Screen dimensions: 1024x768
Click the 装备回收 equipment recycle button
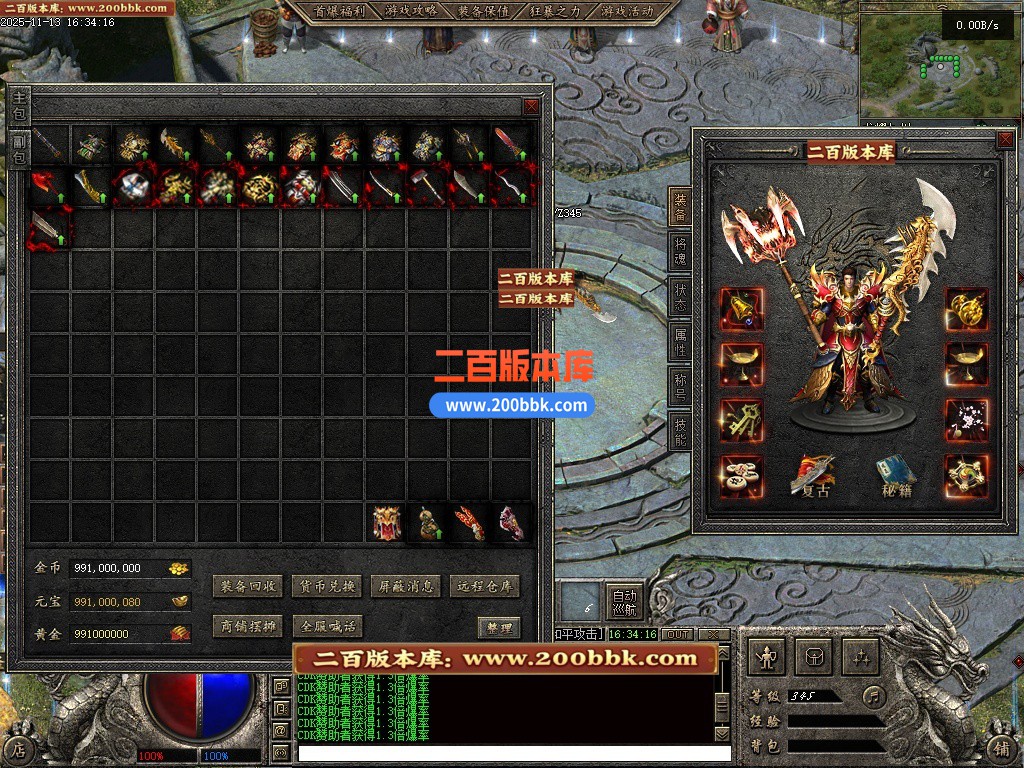coord(248,587)
